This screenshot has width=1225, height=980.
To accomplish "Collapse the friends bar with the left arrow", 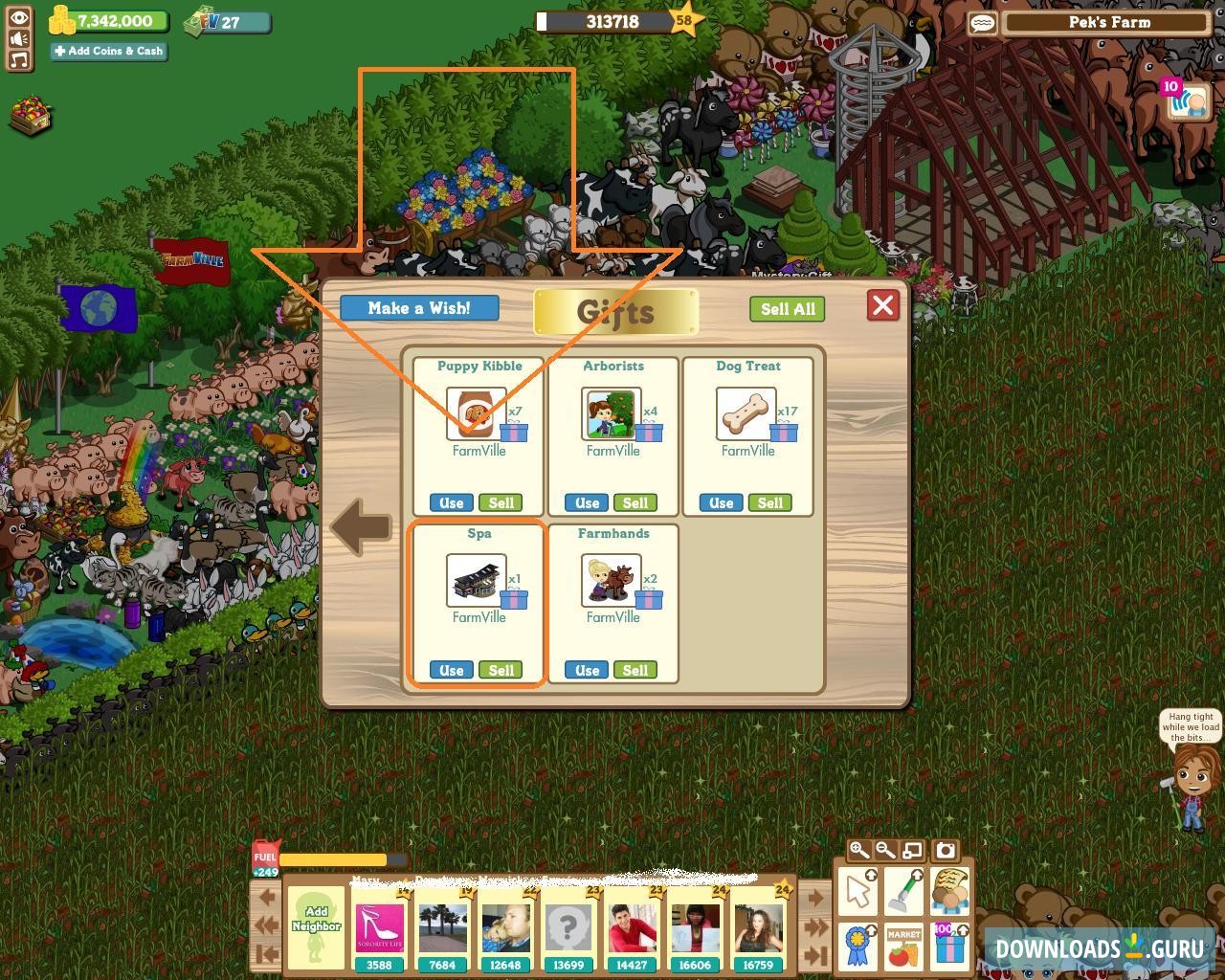I will 266,896.
